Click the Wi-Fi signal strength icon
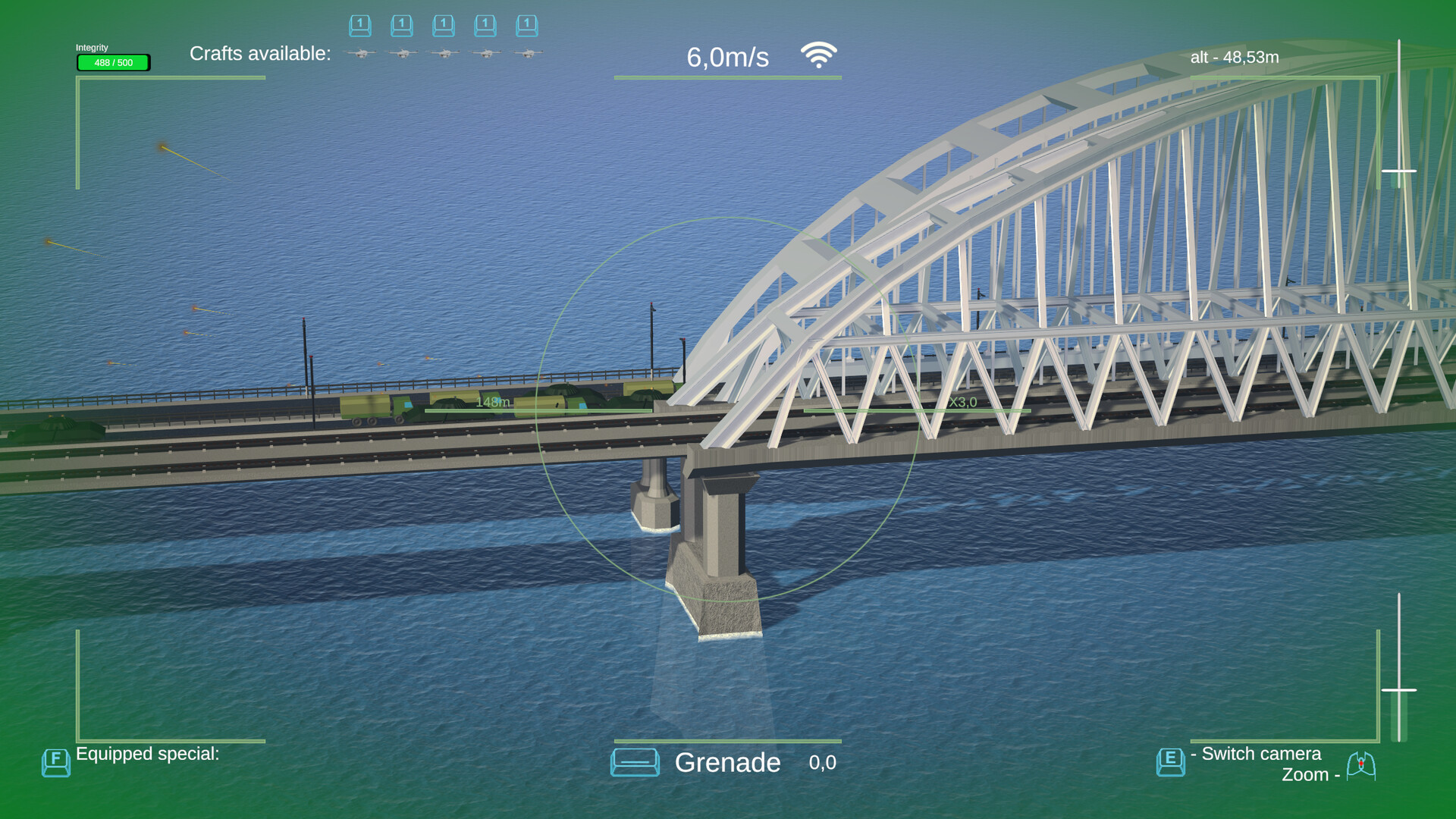Viewport: 1456px width, 819px height. [818, 54]
